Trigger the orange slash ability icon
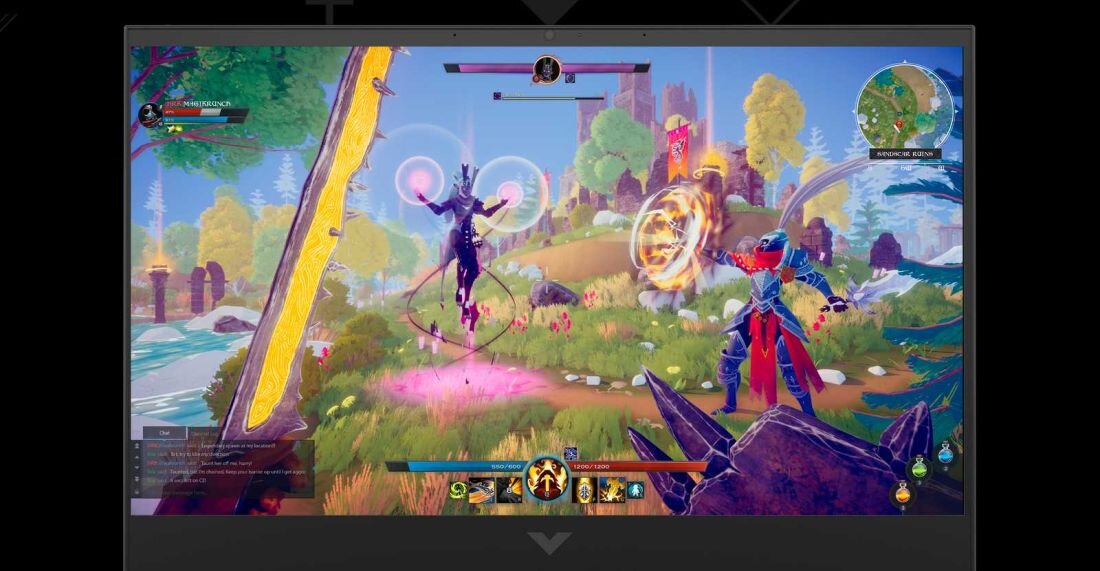1100x571 pixels. click(x=483, y=490)
